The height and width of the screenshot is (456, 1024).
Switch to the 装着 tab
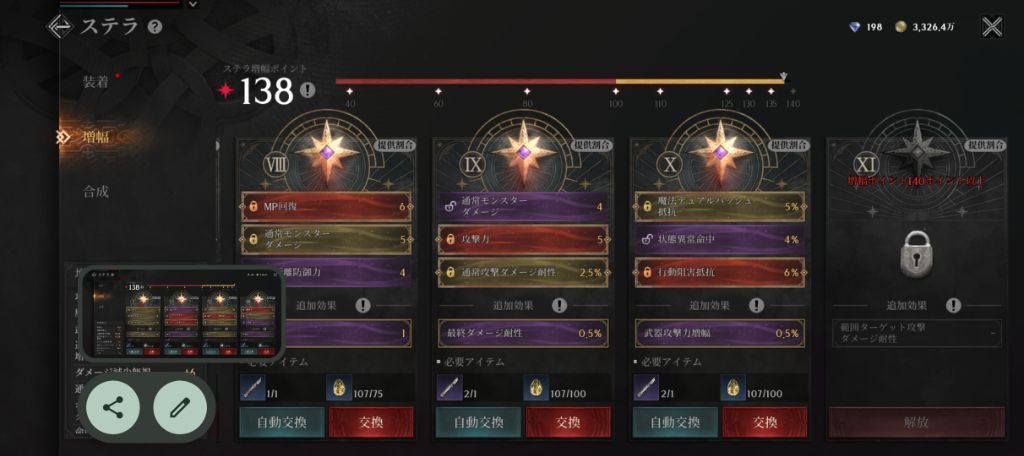point(96,82)
